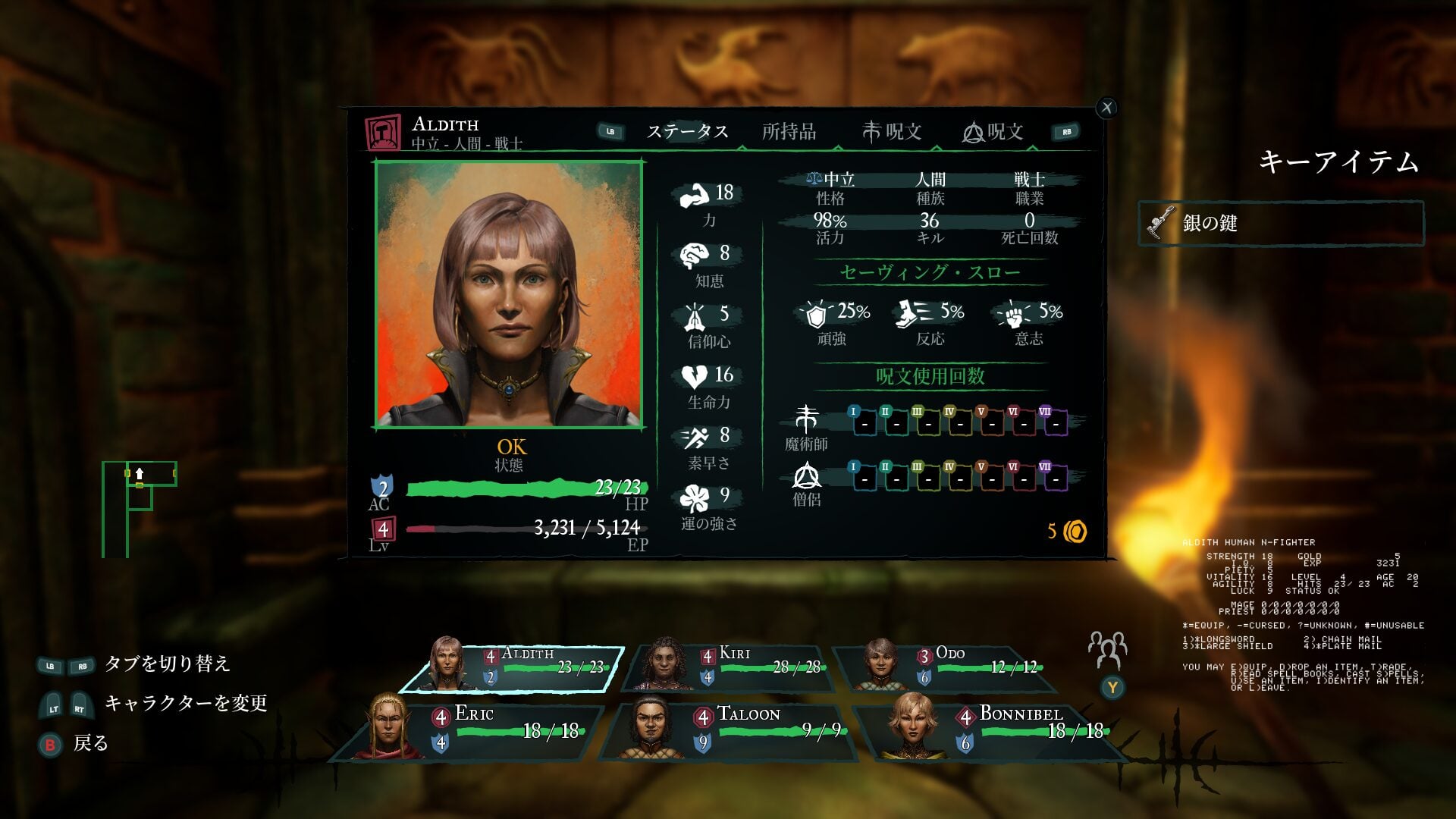Image resolution: width=1456 pixels, height=819 pixels.
Task: Choose Kiri's party panel
Action: [x=730, y=667]
